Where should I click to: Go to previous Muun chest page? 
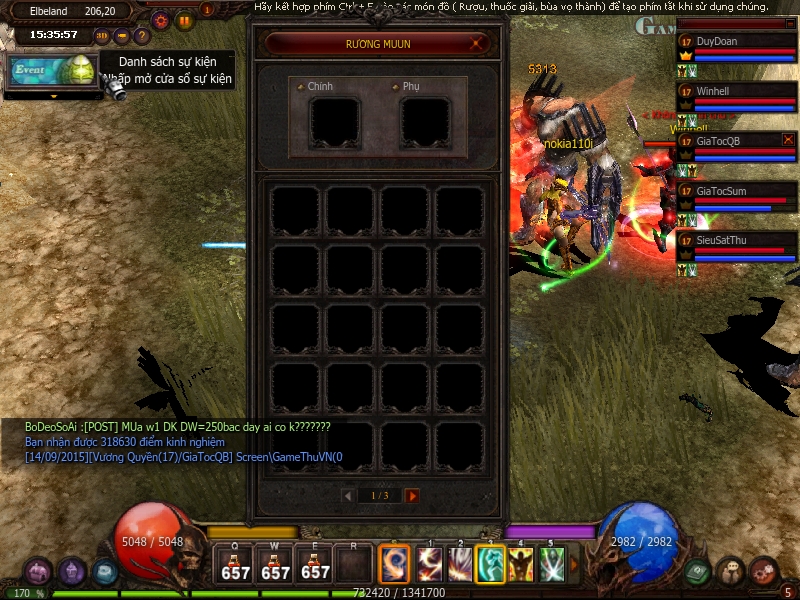348,496
